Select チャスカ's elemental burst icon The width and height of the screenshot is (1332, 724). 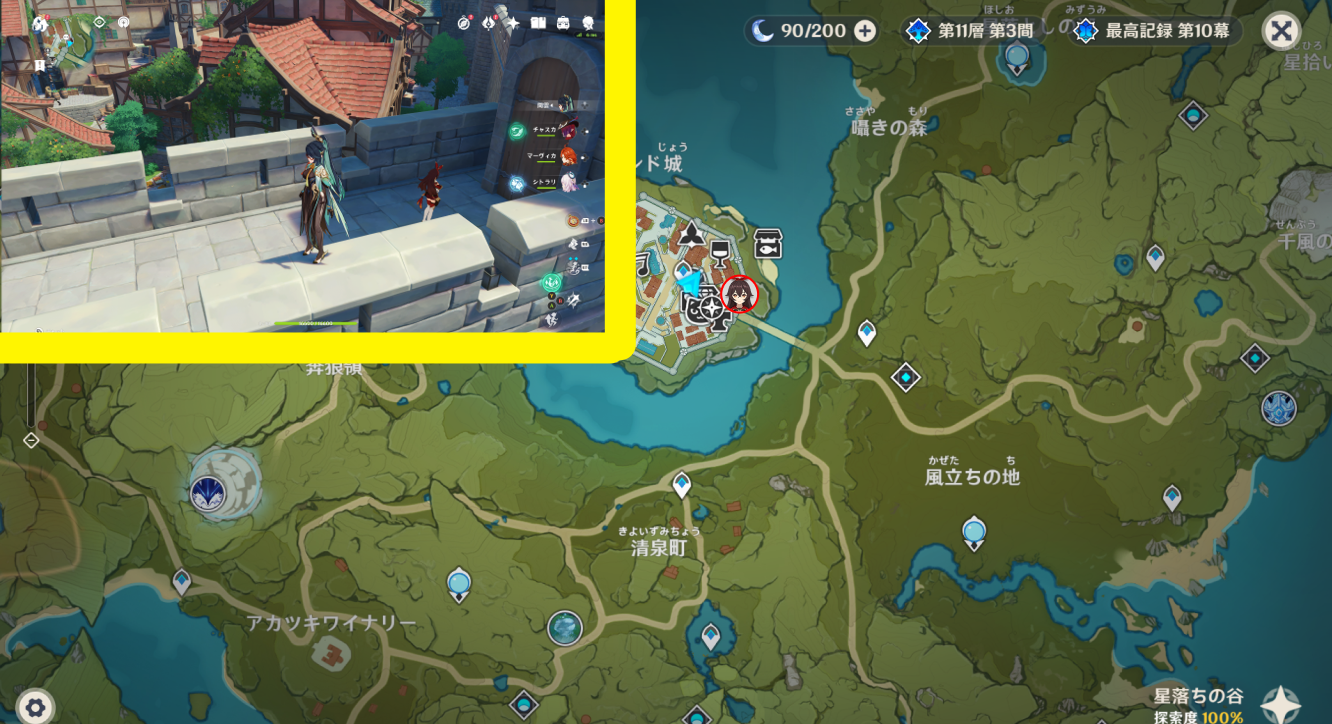click(516, 131)
